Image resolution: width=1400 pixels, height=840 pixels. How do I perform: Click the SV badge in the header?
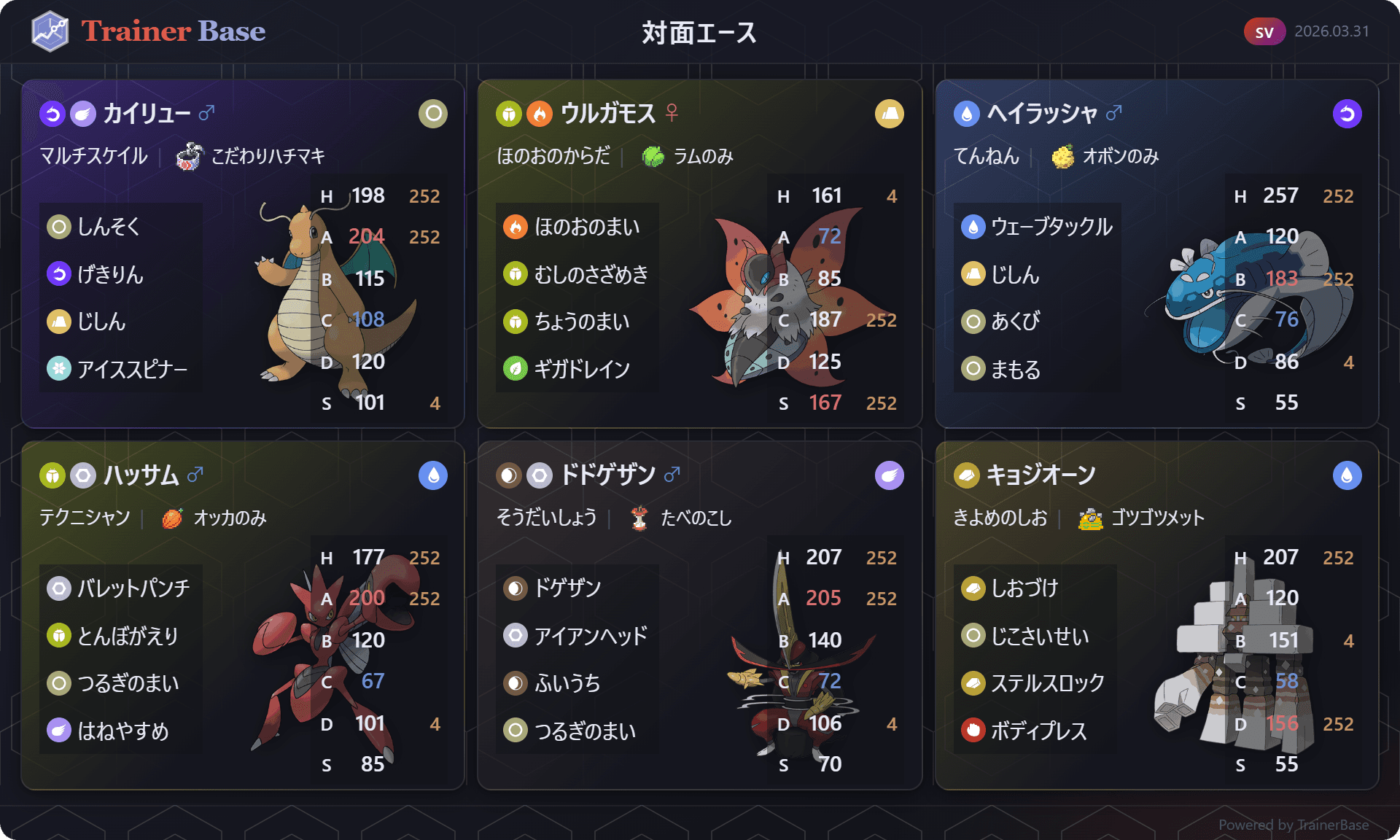coord(1264,31)
